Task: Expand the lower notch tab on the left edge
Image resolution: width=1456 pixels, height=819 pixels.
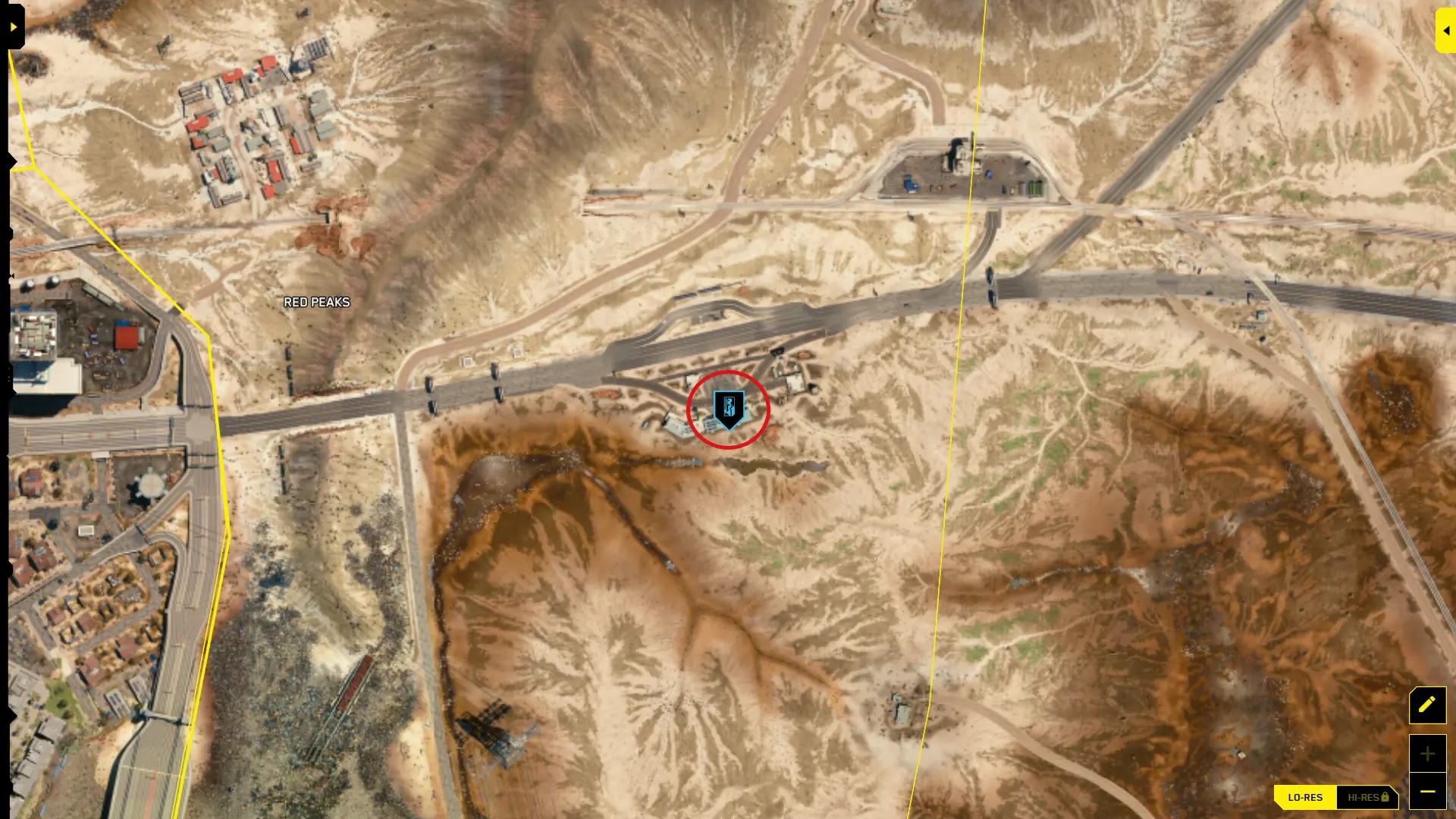Action: point(8,375)
